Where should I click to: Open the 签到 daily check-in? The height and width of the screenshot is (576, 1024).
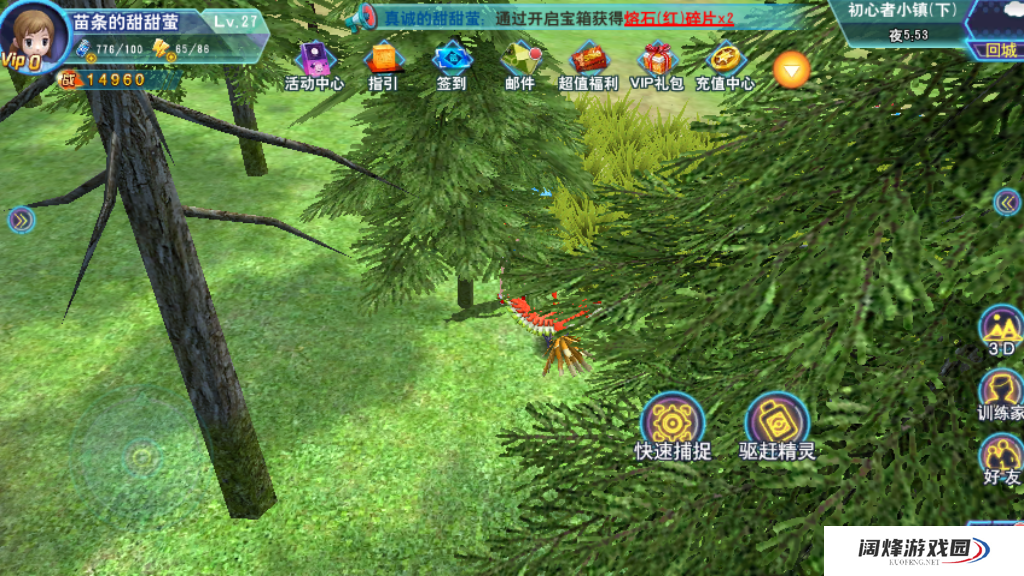tap(452, 64)
